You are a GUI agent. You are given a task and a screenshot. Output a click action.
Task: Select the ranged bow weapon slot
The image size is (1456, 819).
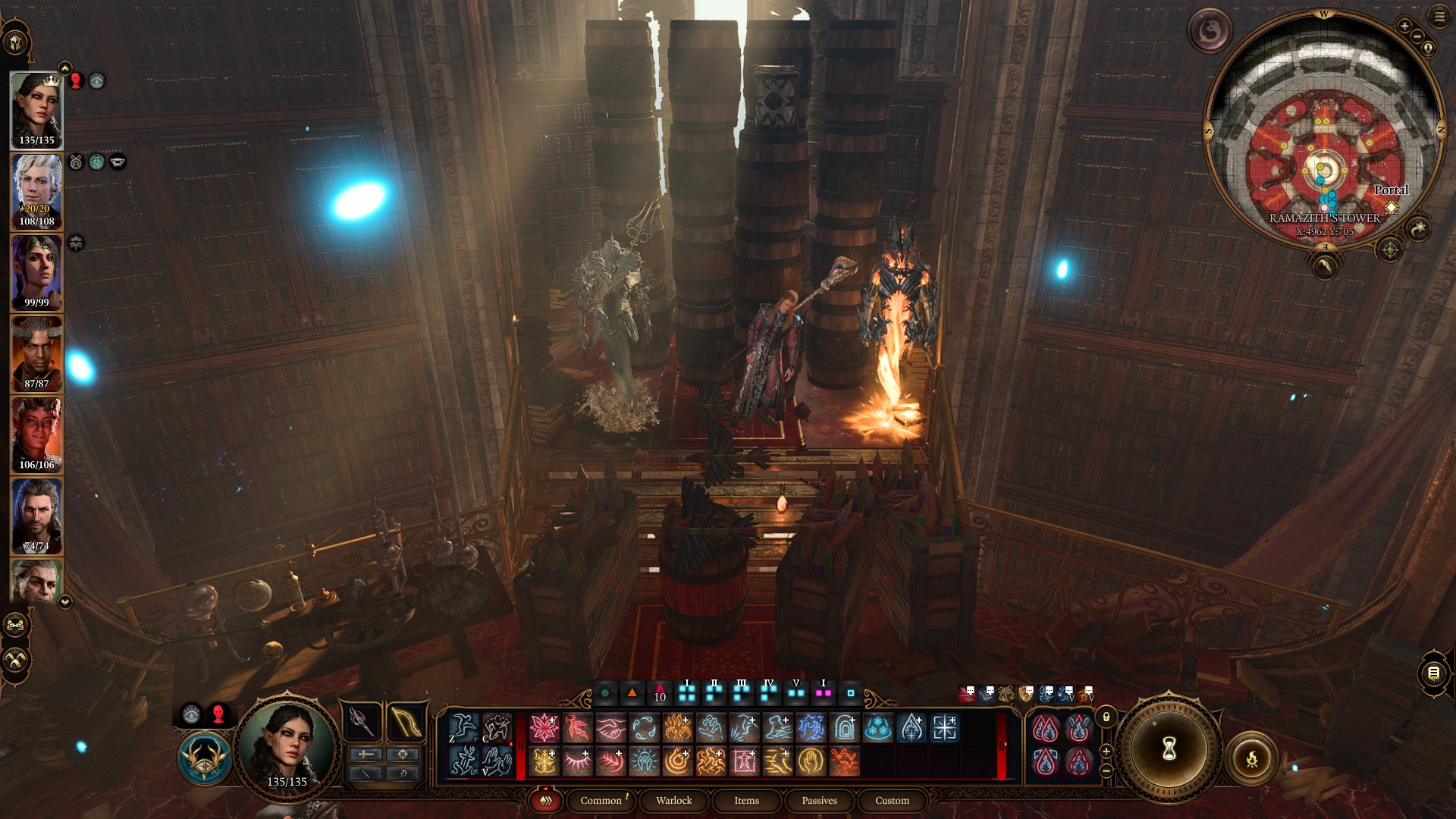[x=406, y=721]
